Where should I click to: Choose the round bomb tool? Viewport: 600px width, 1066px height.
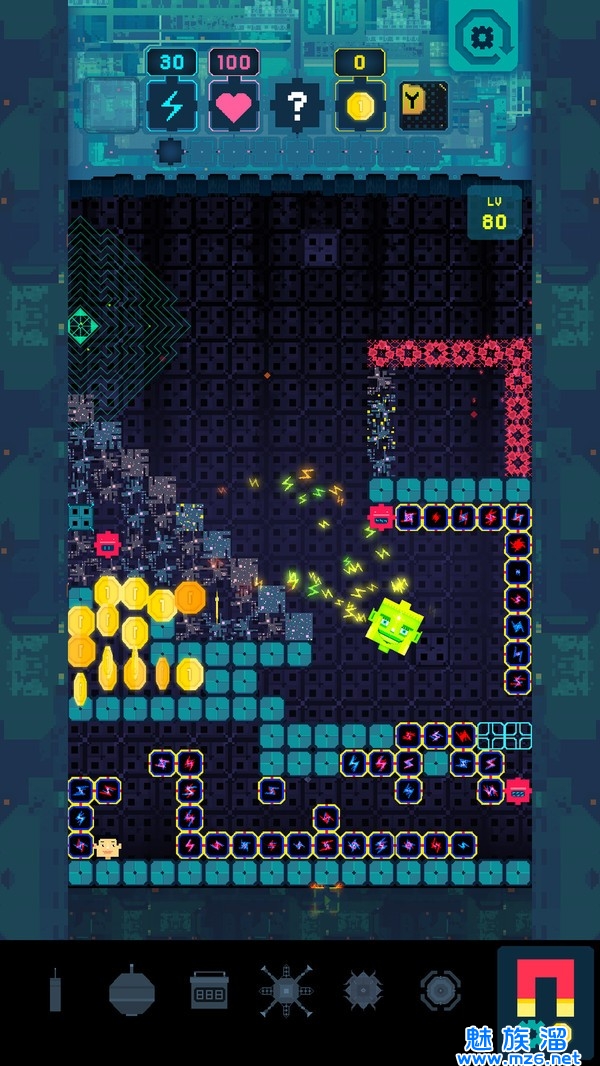[x=133, y=990]
